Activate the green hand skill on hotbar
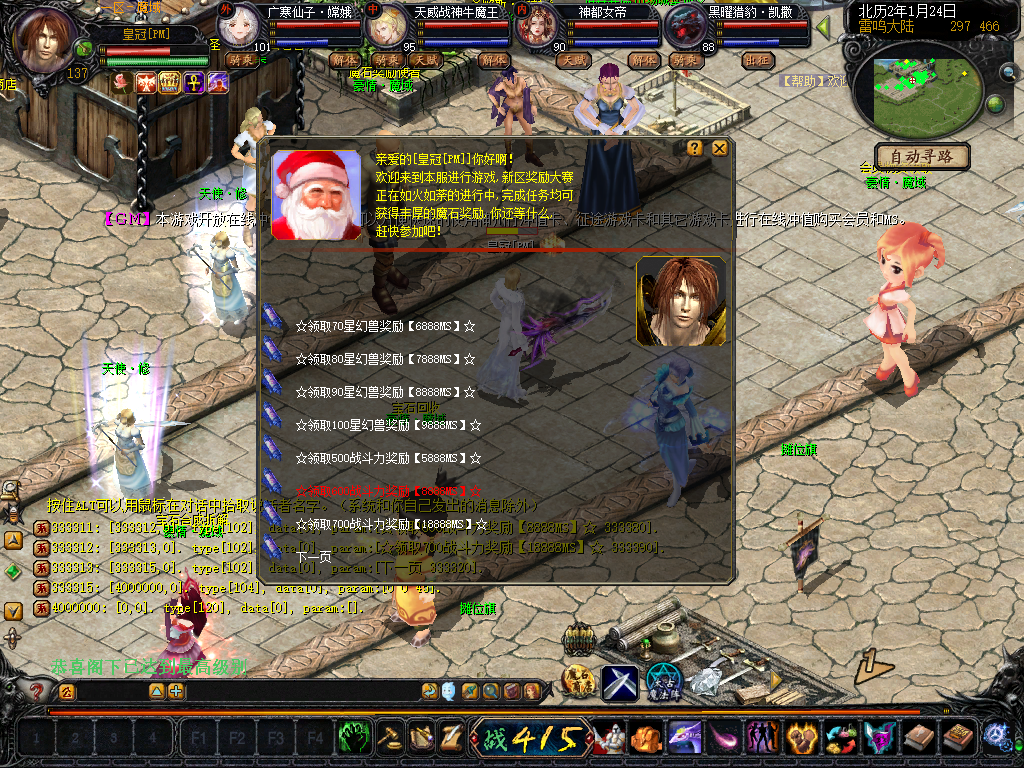1024x768 pixels. [351, 738]
